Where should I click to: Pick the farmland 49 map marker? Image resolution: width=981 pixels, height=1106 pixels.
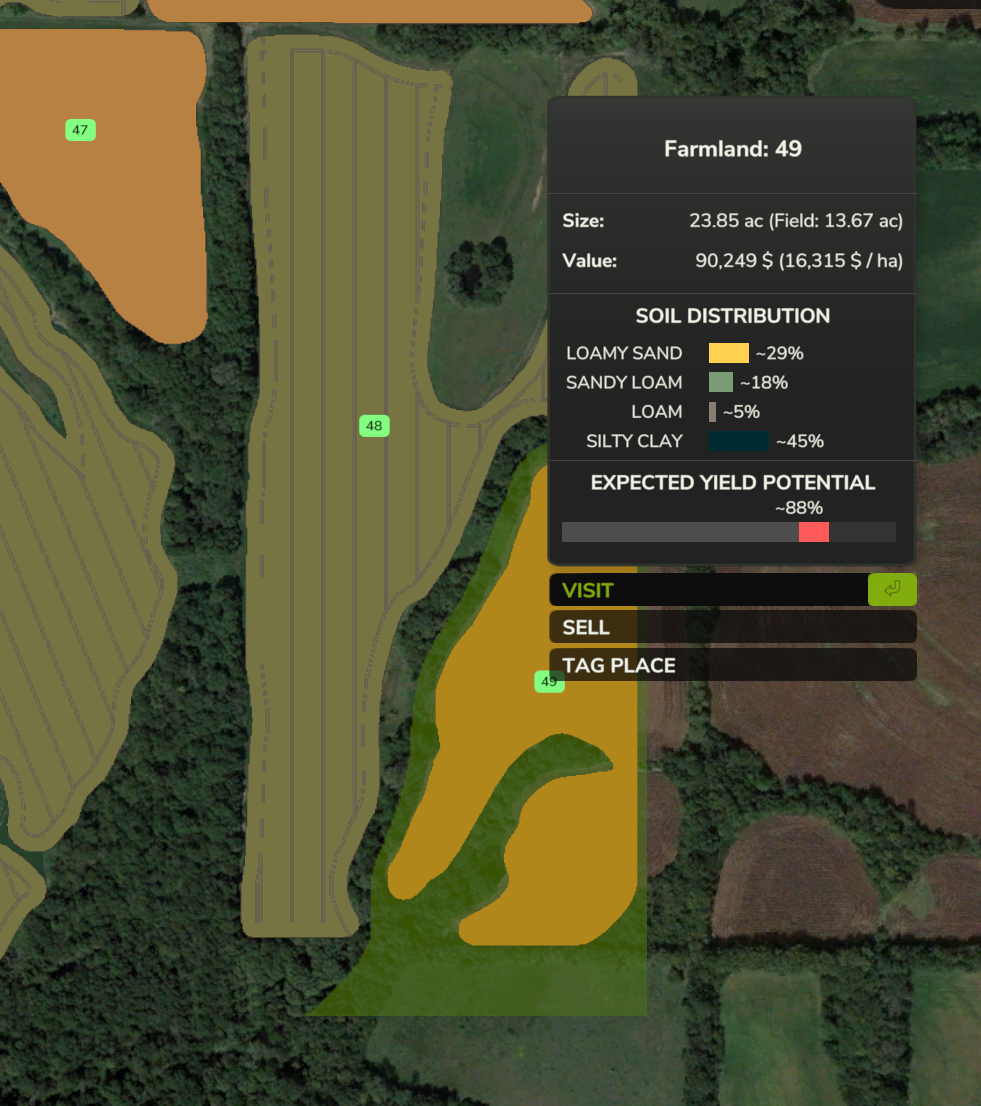click(x=546, y=683)
